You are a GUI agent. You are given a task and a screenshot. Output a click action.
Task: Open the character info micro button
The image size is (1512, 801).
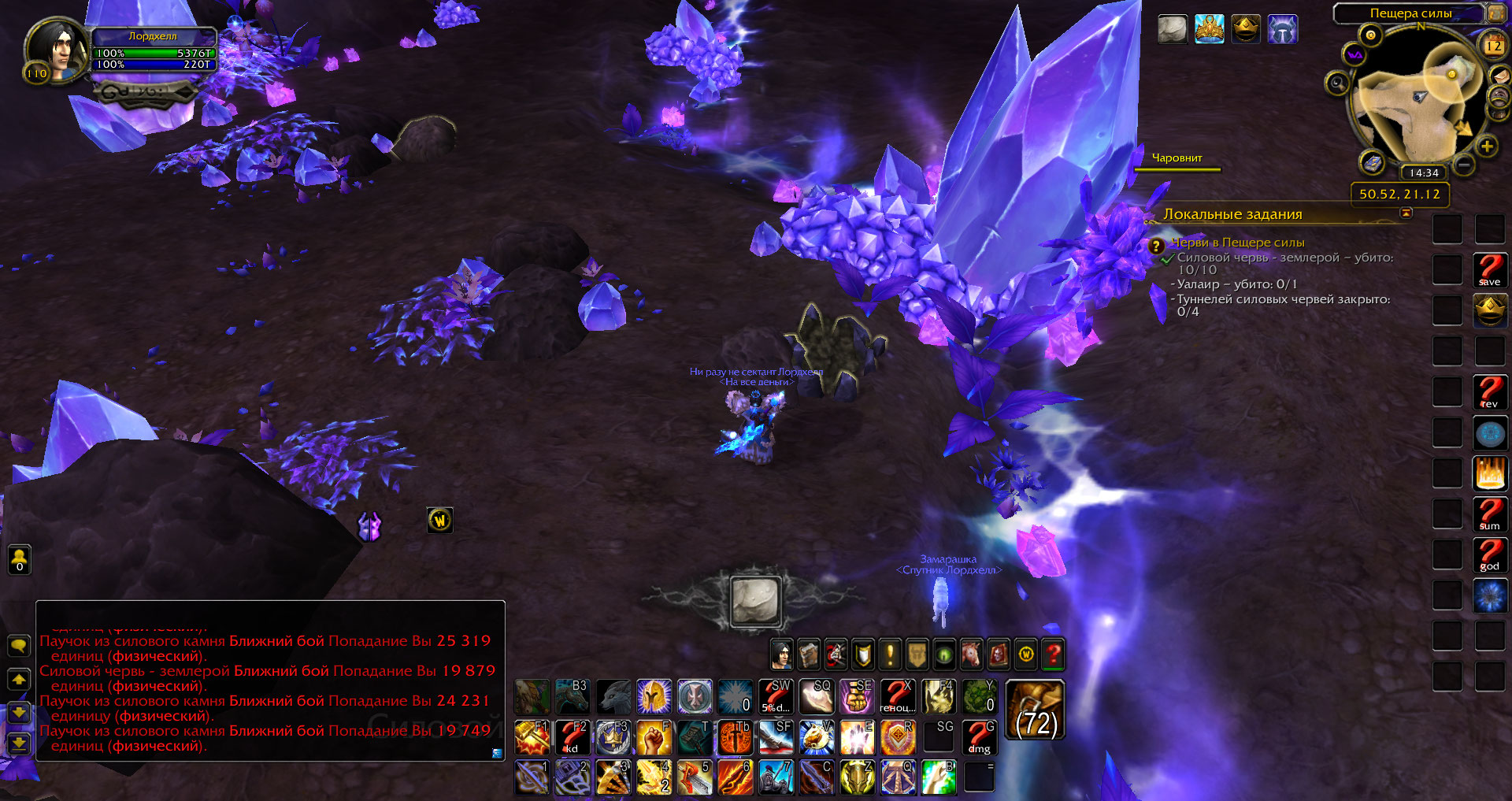pos(781,654)
